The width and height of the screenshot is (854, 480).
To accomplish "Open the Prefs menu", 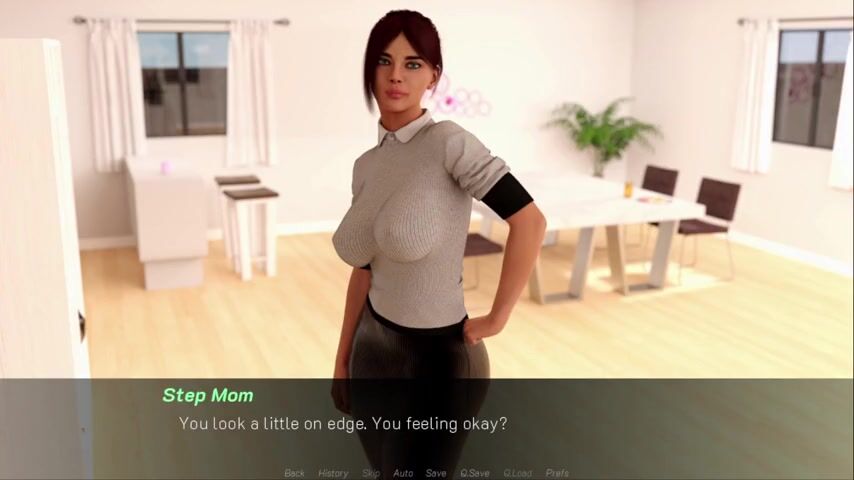I will click(x=557, y=473).
